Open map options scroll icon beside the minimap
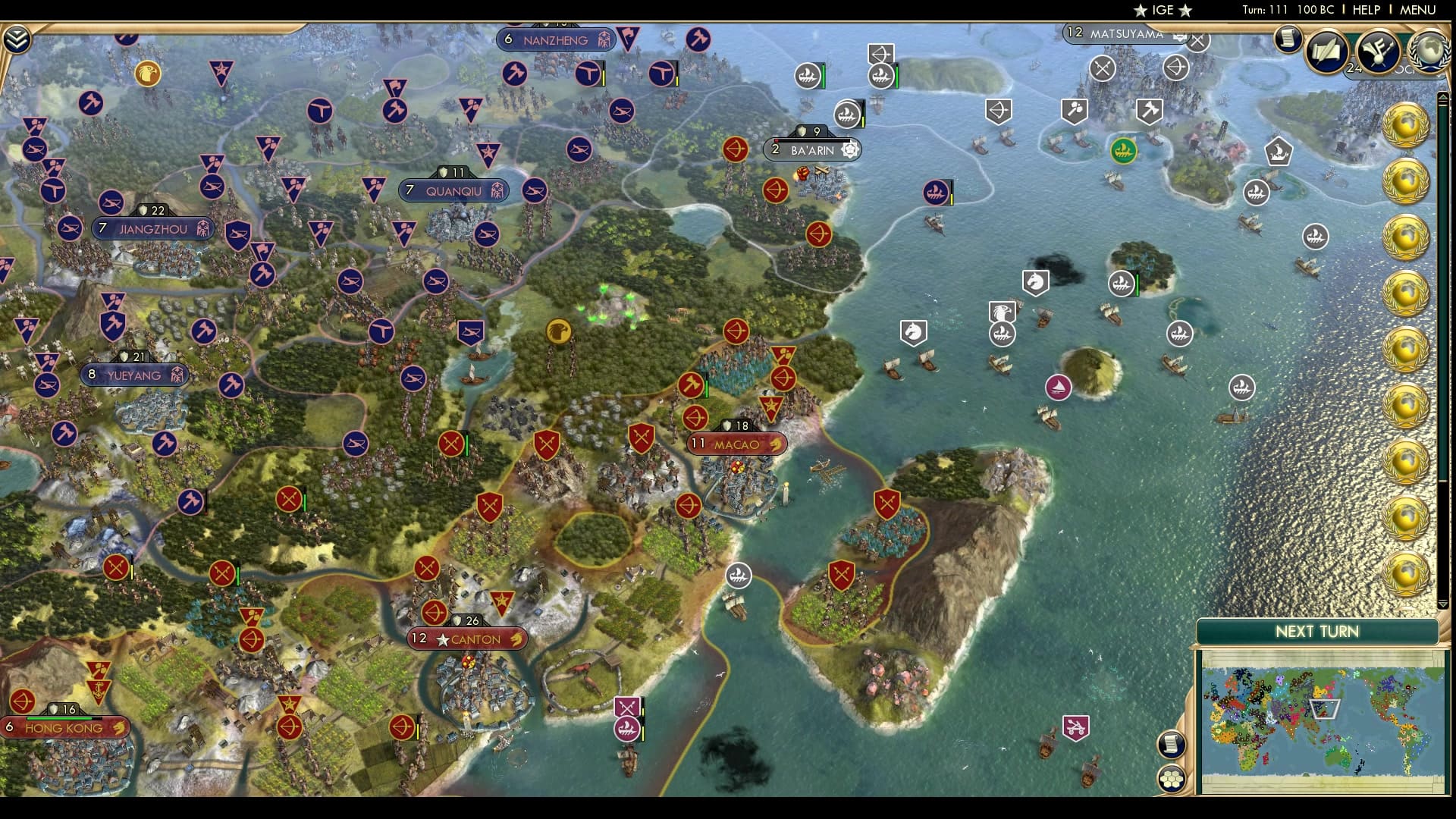 pos(1171,742)
